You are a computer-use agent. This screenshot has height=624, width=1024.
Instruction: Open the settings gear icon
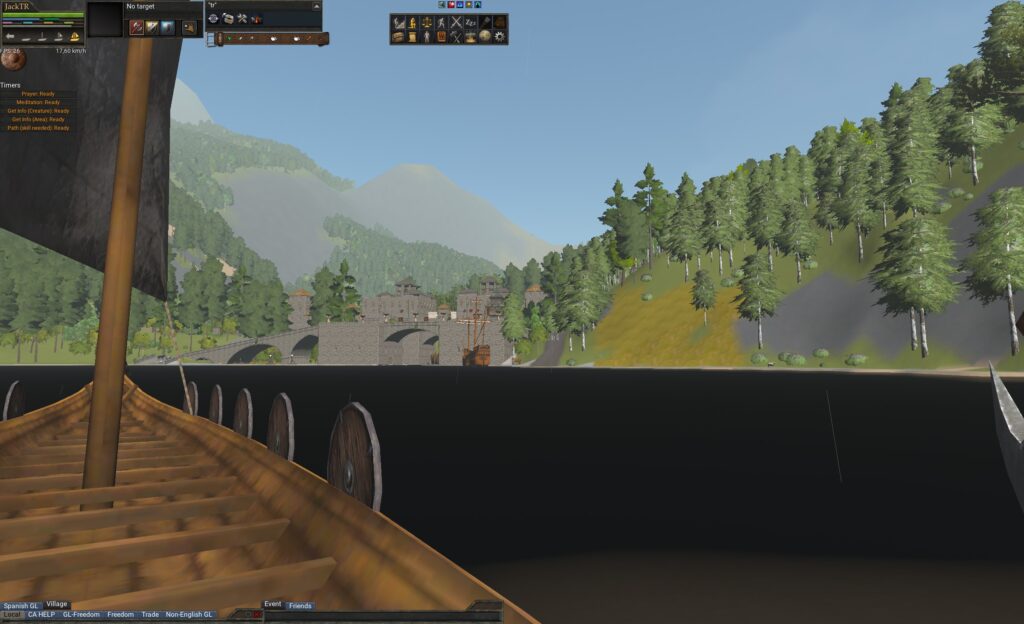tap(500, 37)
